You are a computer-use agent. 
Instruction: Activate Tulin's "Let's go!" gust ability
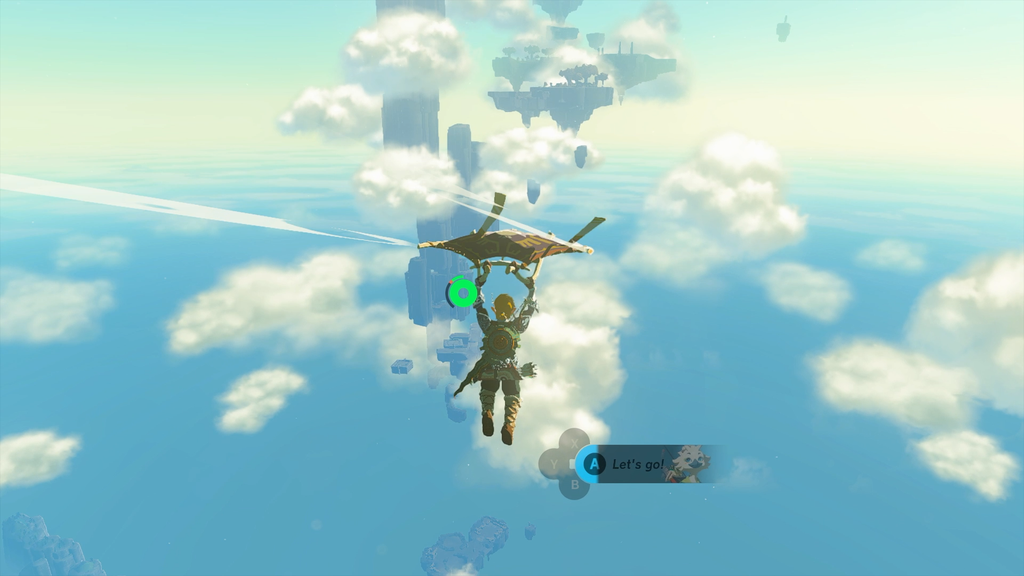595,464
